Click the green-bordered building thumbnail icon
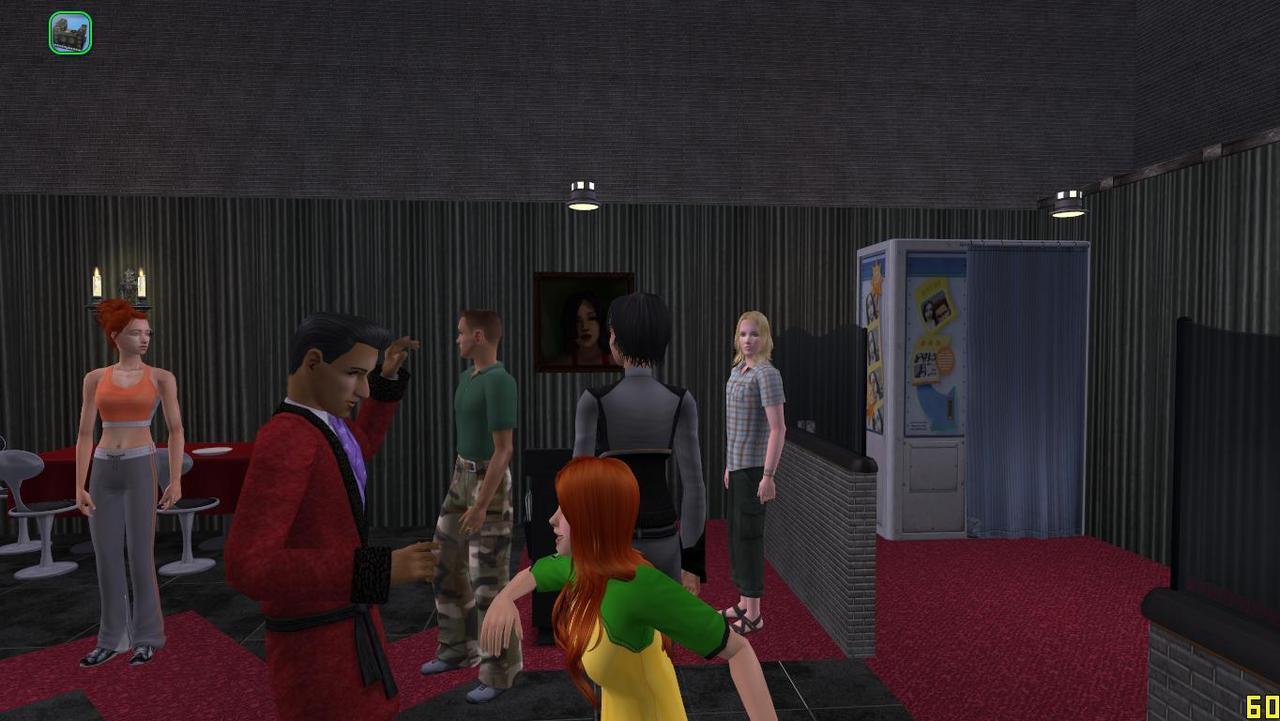The height and width of the screenshot is (721, 1280). point(70,33)
